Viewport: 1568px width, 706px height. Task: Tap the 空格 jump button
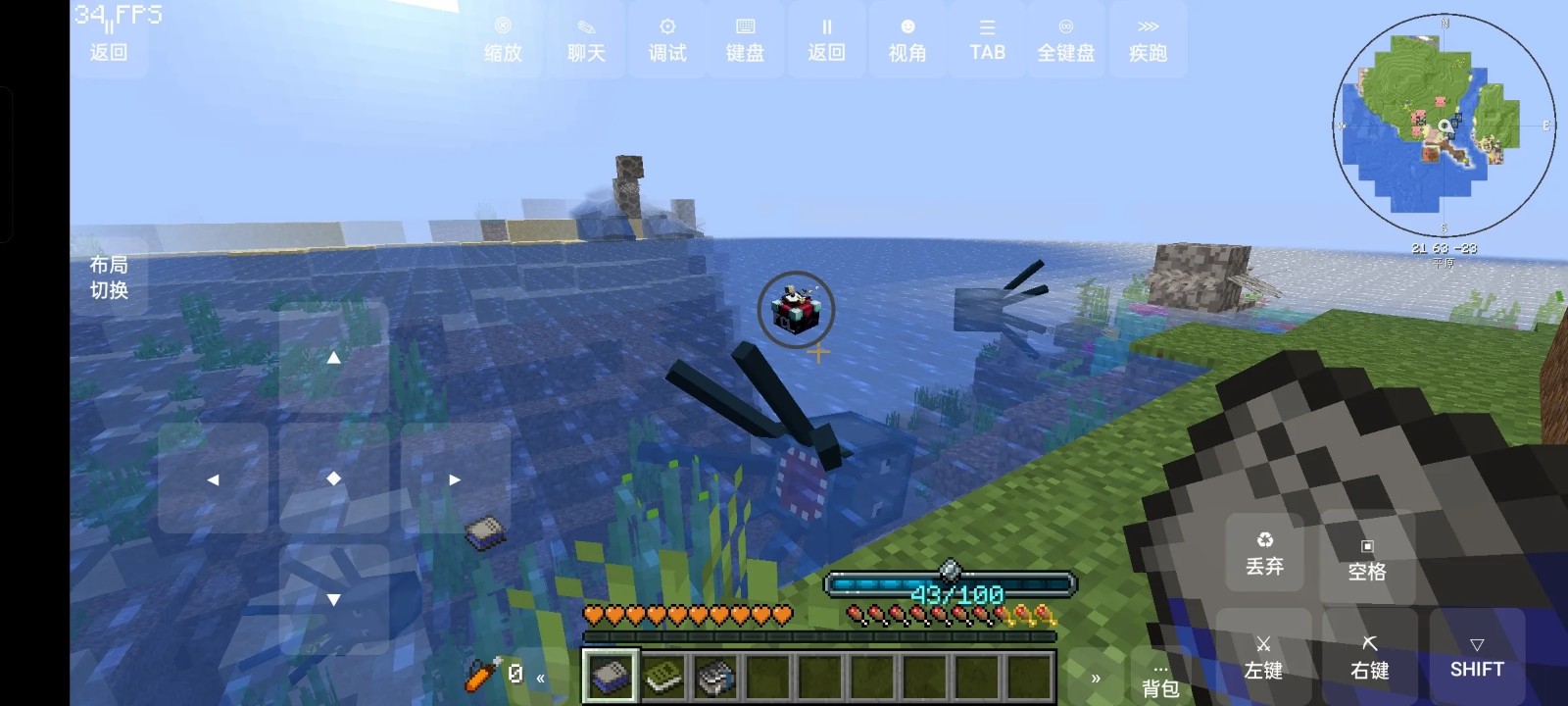pyautogui.click(x=1367, y=560)
